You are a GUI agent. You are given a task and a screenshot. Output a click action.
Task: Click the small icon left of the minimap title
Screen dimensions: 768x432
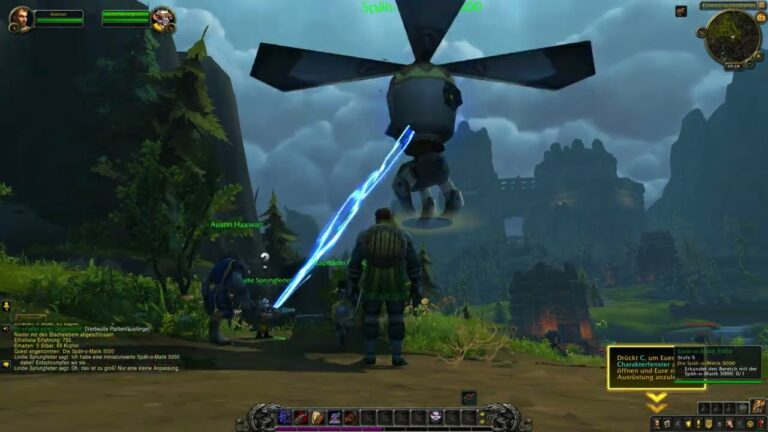(x=681, y=11)
